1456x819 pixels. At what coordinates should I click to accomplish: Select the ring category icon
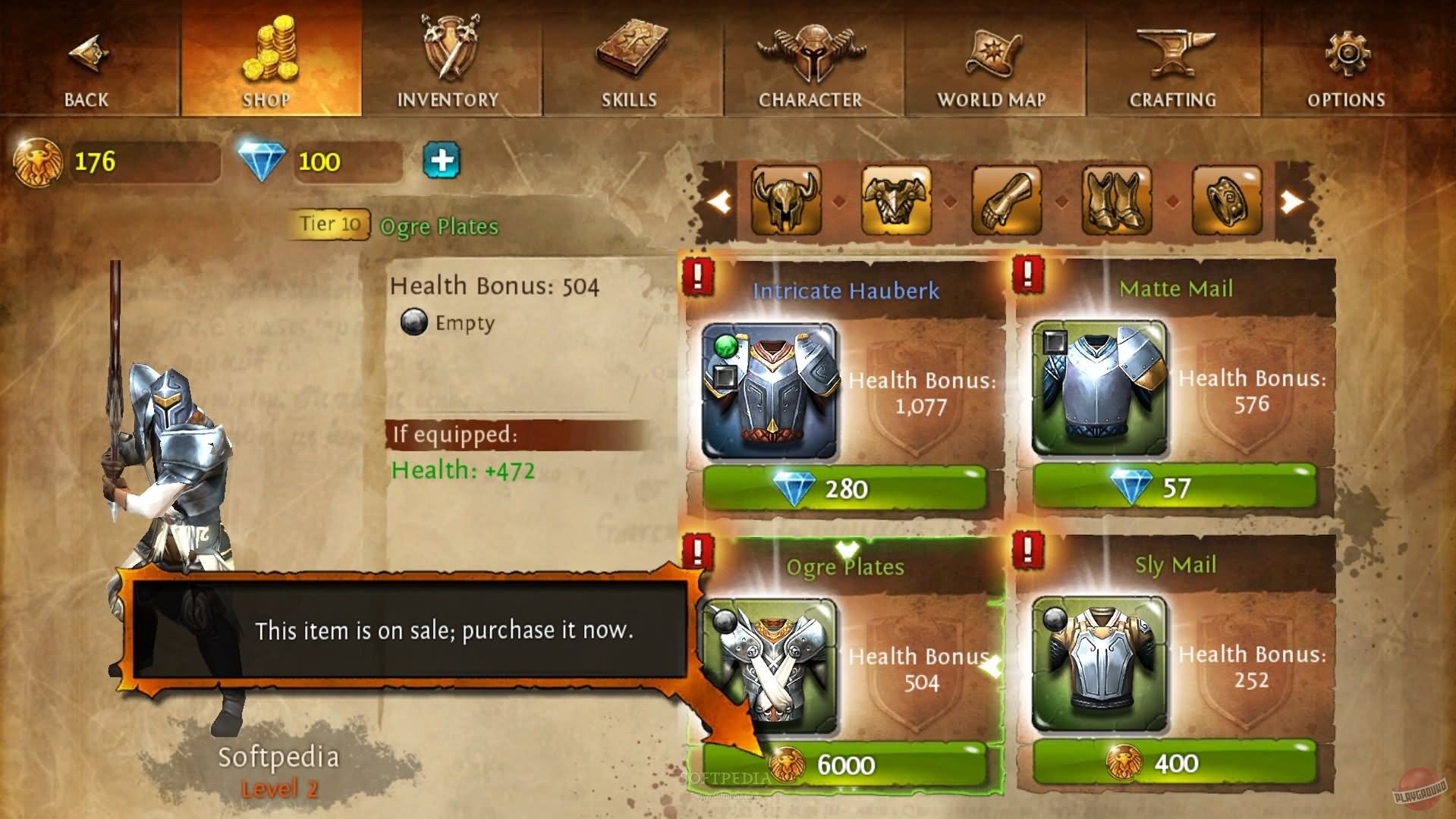click(1225, 202)
